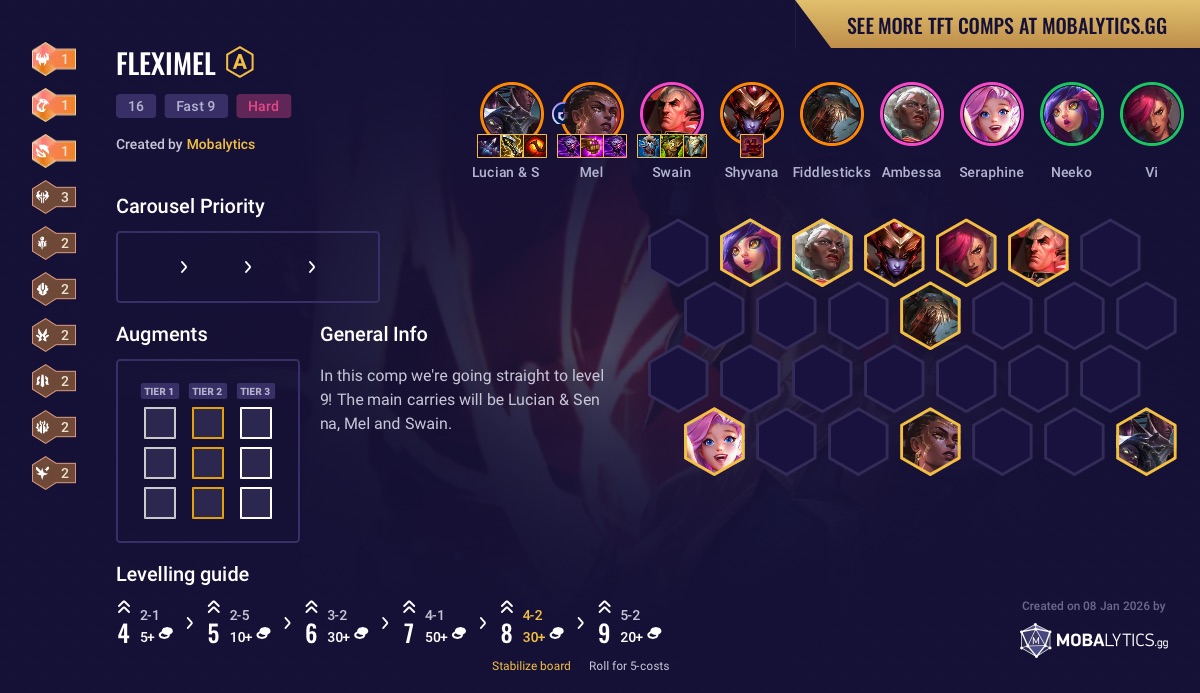Select the Vi champion portrait
Screen dimensions: 1200x693
click(x=1151, y=112)
